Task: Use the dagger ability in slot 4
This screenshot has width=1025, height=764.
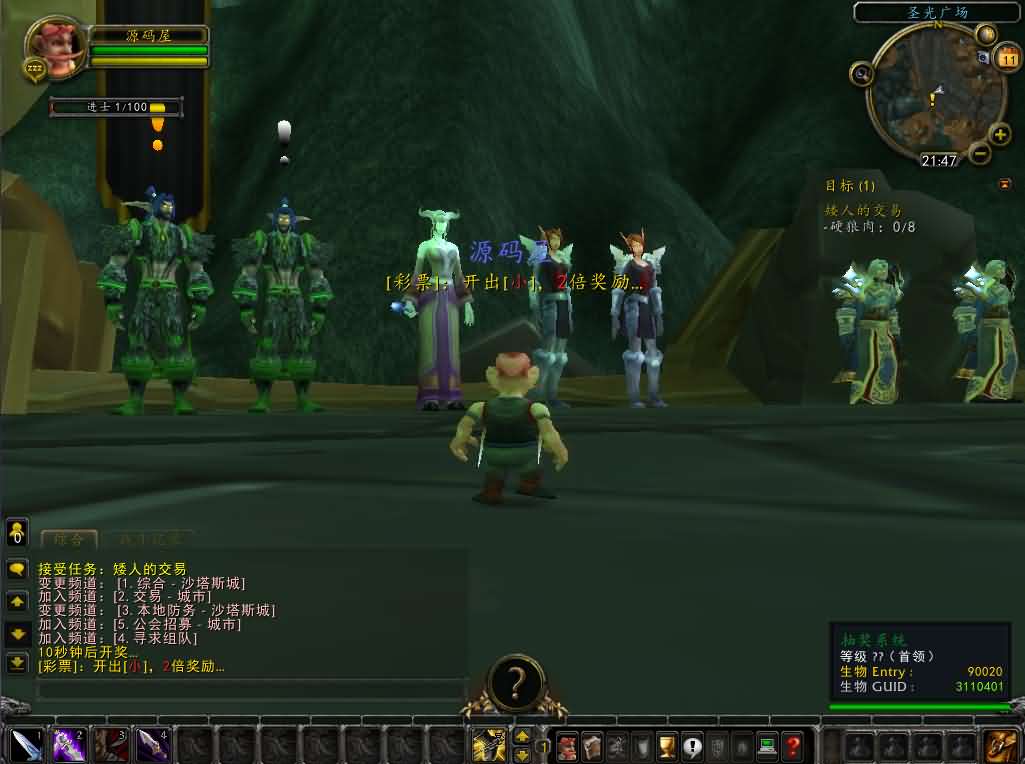Action: point(152,745)
